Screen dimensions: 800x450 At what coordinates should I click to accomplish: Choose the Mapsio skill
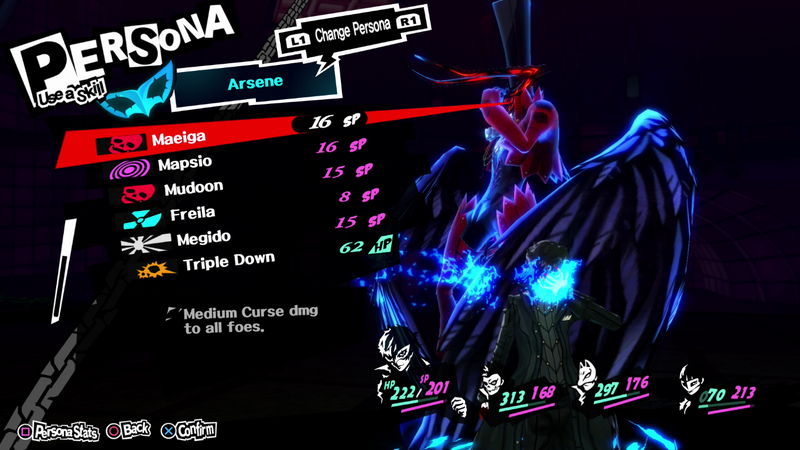click(184, 164)
